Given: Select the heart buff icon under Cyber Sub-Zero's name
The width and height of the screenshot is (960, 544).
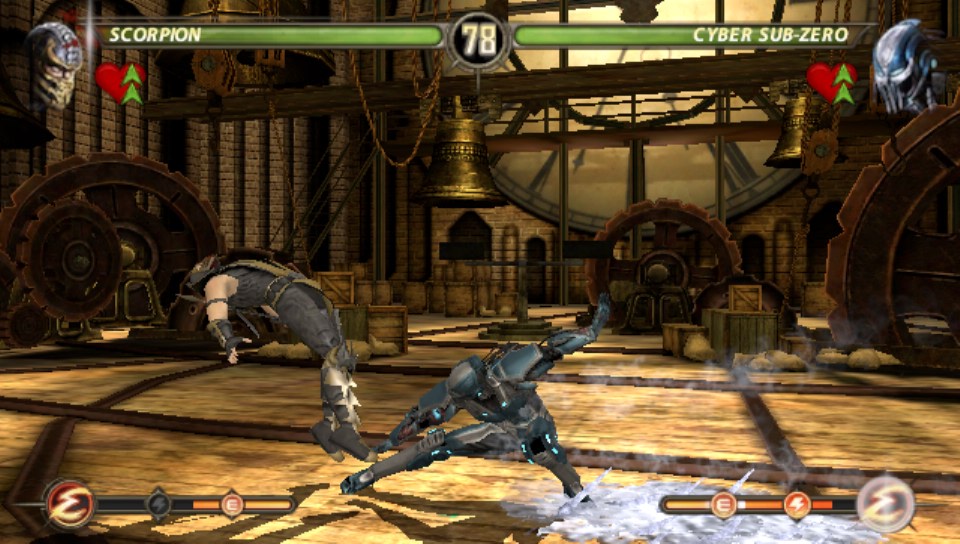Looking at the screenshot, I should click(x=832, y=82).
